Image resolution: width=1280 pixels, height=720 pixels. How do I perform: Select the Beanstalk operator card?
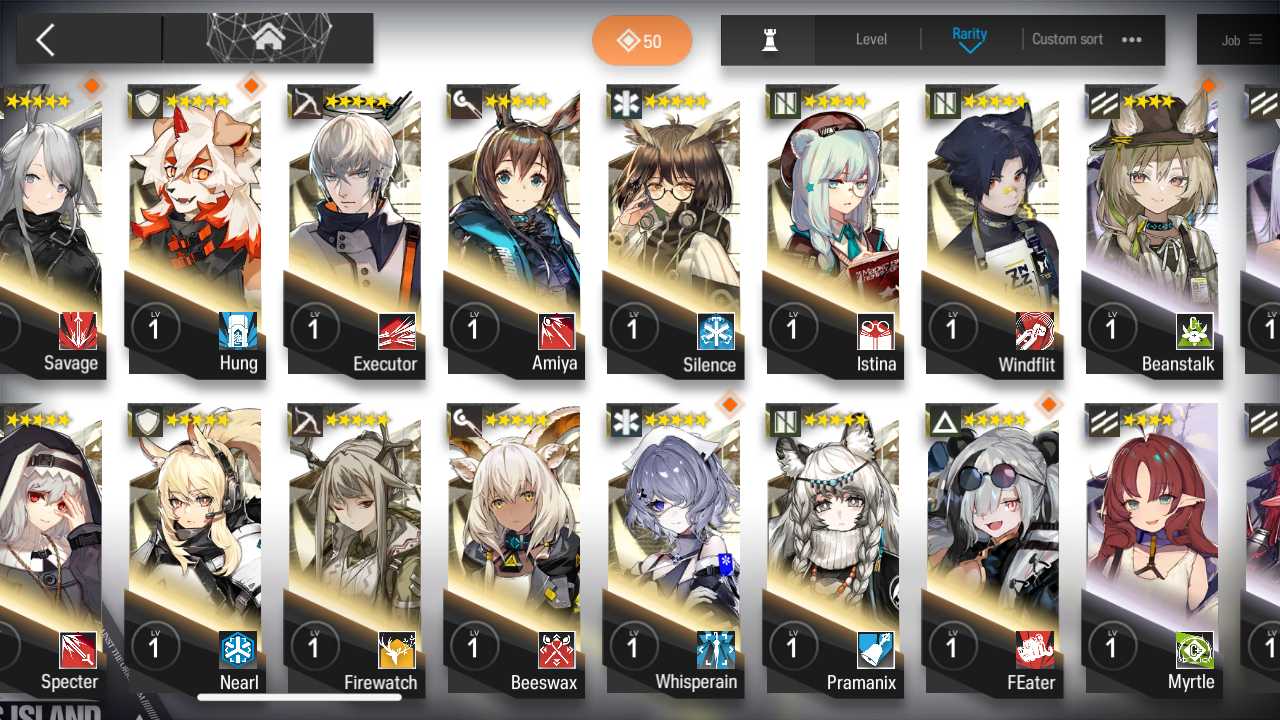tap(1151, 230)
